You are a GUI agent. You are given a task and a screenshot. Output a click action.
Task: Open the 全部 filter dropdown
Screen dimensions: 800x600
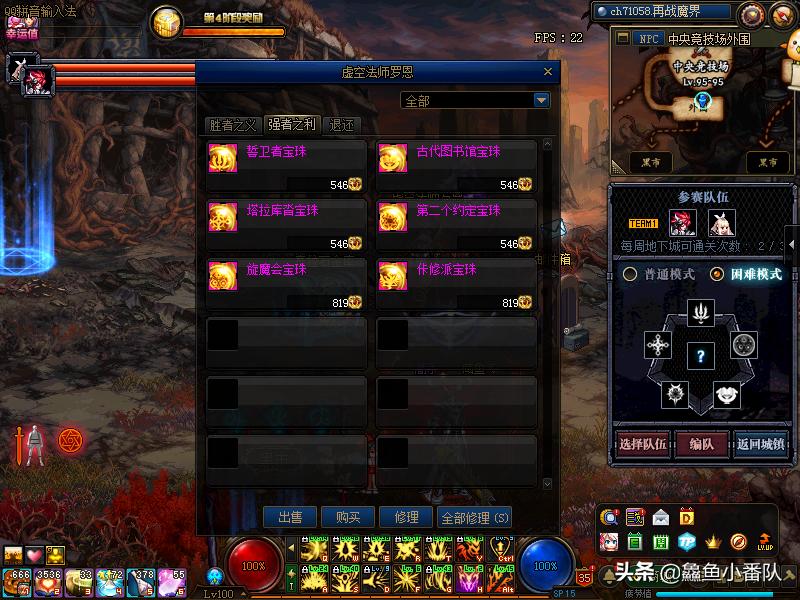pyautogui.click(x=541, y=101)
